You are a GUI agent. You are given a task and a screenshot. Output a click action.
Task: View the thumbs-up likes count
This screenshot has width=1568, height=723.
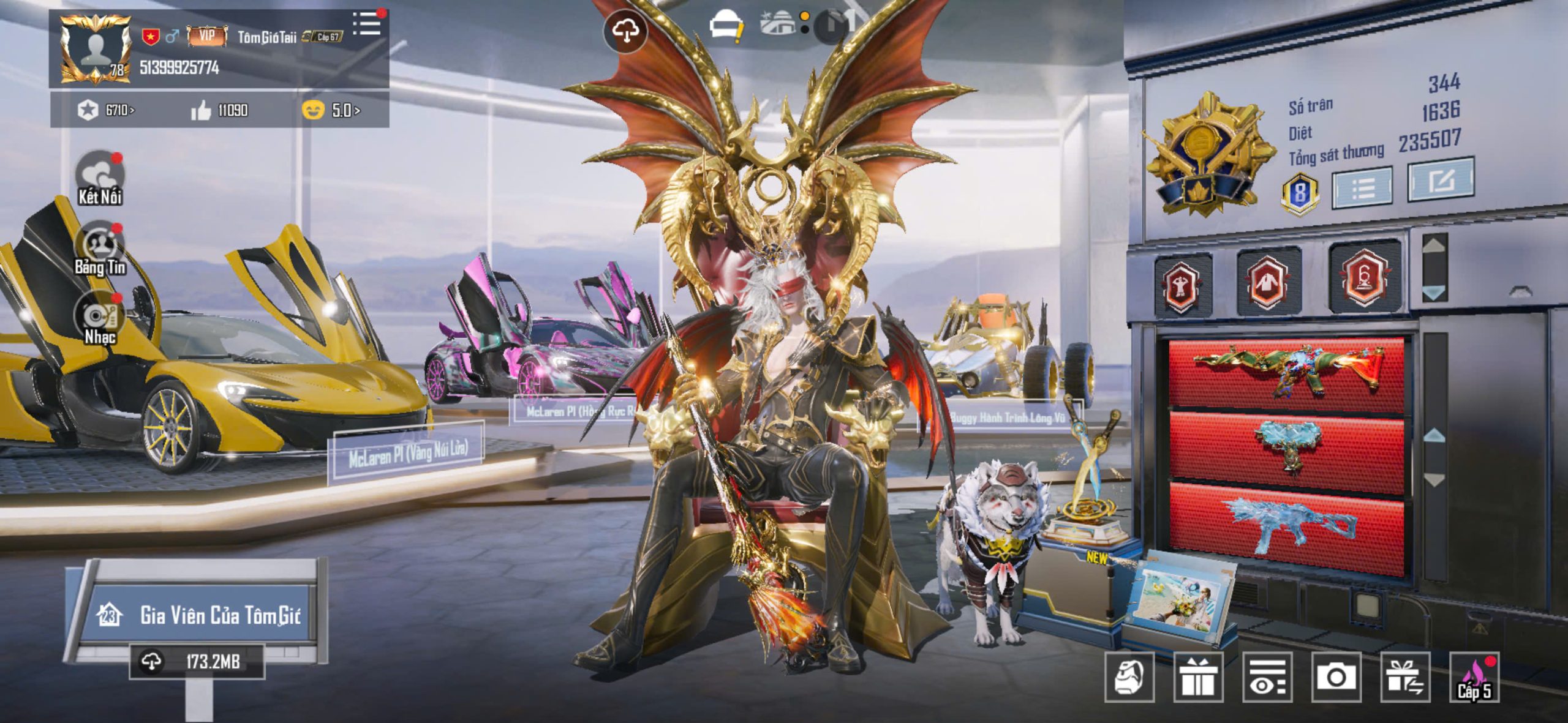(219, 110)
